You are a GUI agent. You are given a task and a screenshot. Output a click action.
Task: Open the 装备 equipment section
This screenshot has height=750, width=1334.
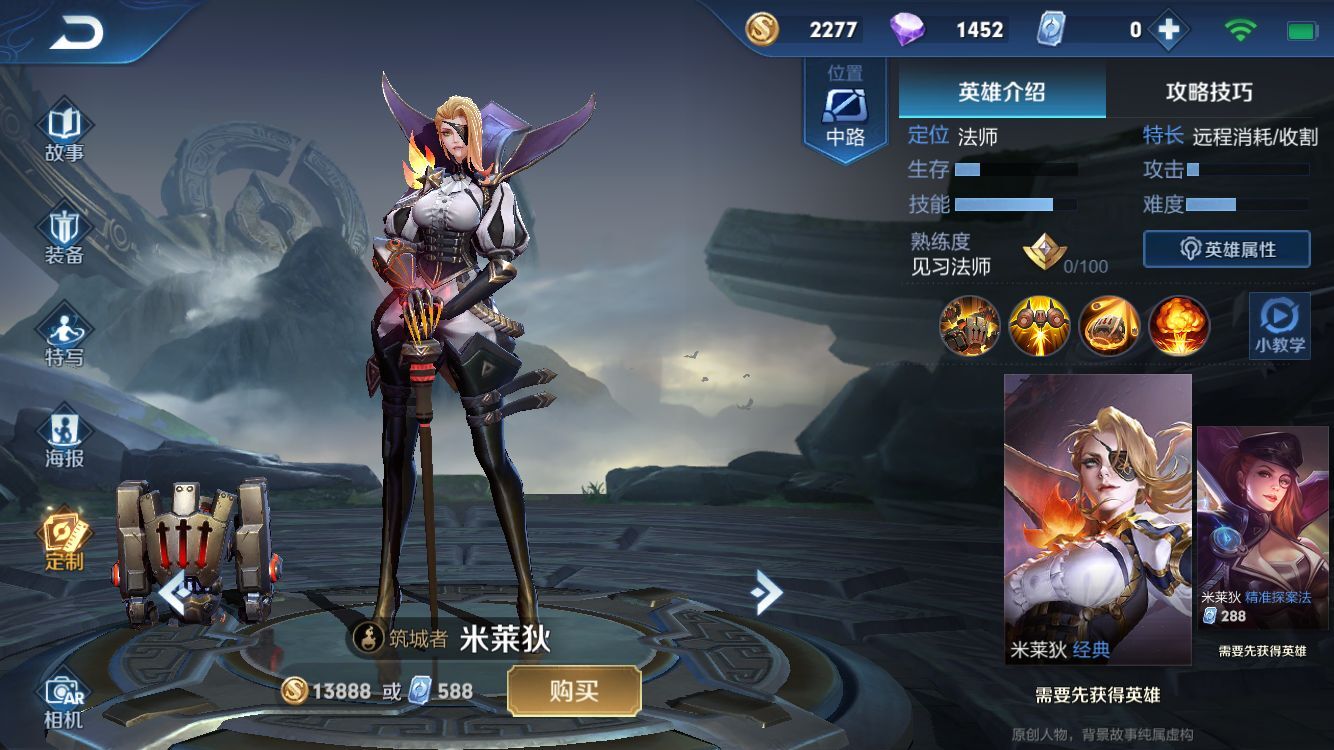(64, 237)
